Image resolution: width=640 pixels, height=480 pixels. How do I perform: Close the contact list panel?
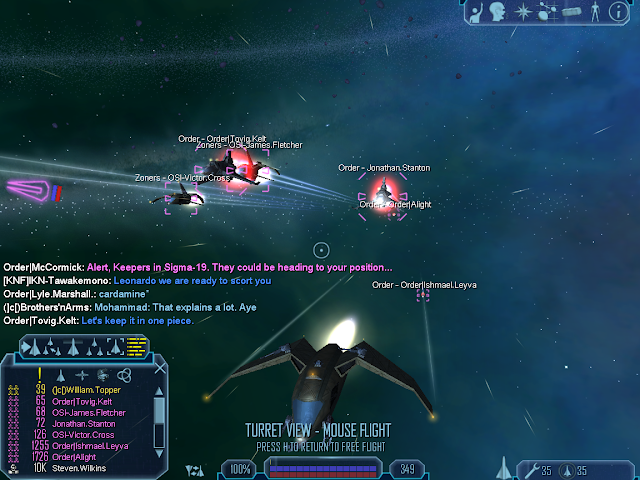click(x=159, y=371)
